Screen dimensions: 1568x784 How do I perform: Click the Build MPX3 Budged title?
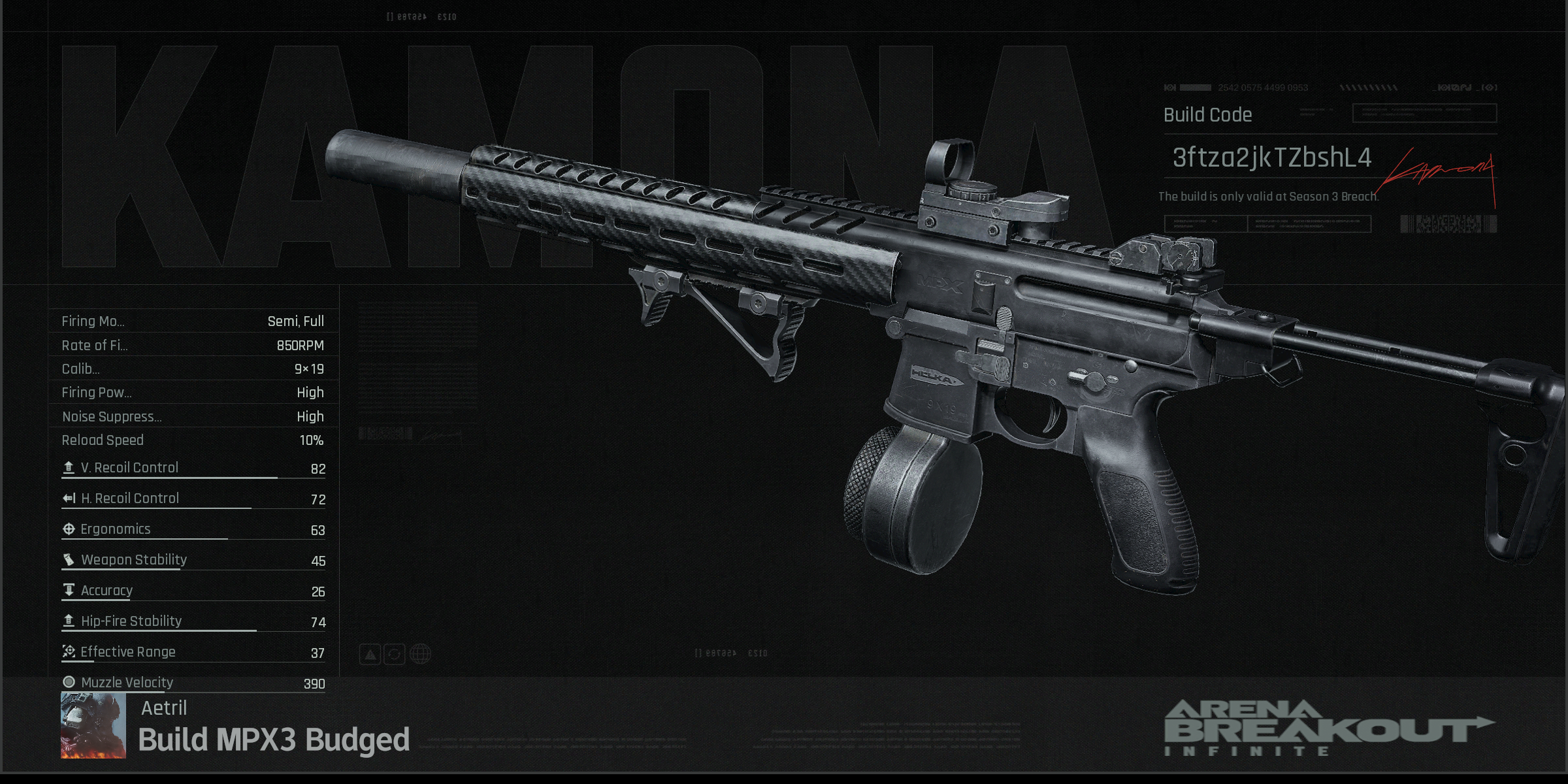point(274,740)
